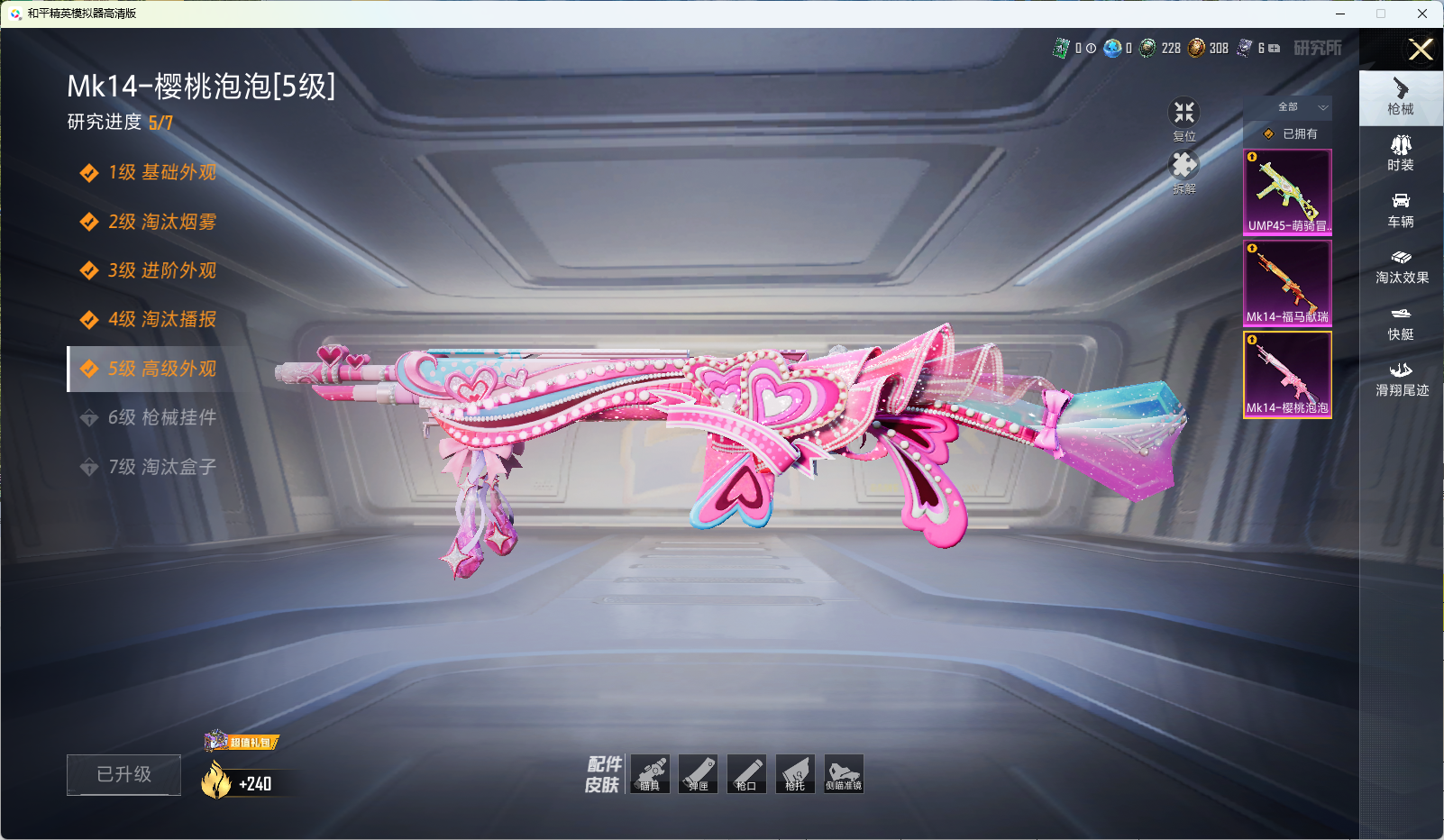The height and width of the screenshot is (840, 1444).
Task: Switch to the 快艇 speedboat tab
Action: coord(1400,323)
